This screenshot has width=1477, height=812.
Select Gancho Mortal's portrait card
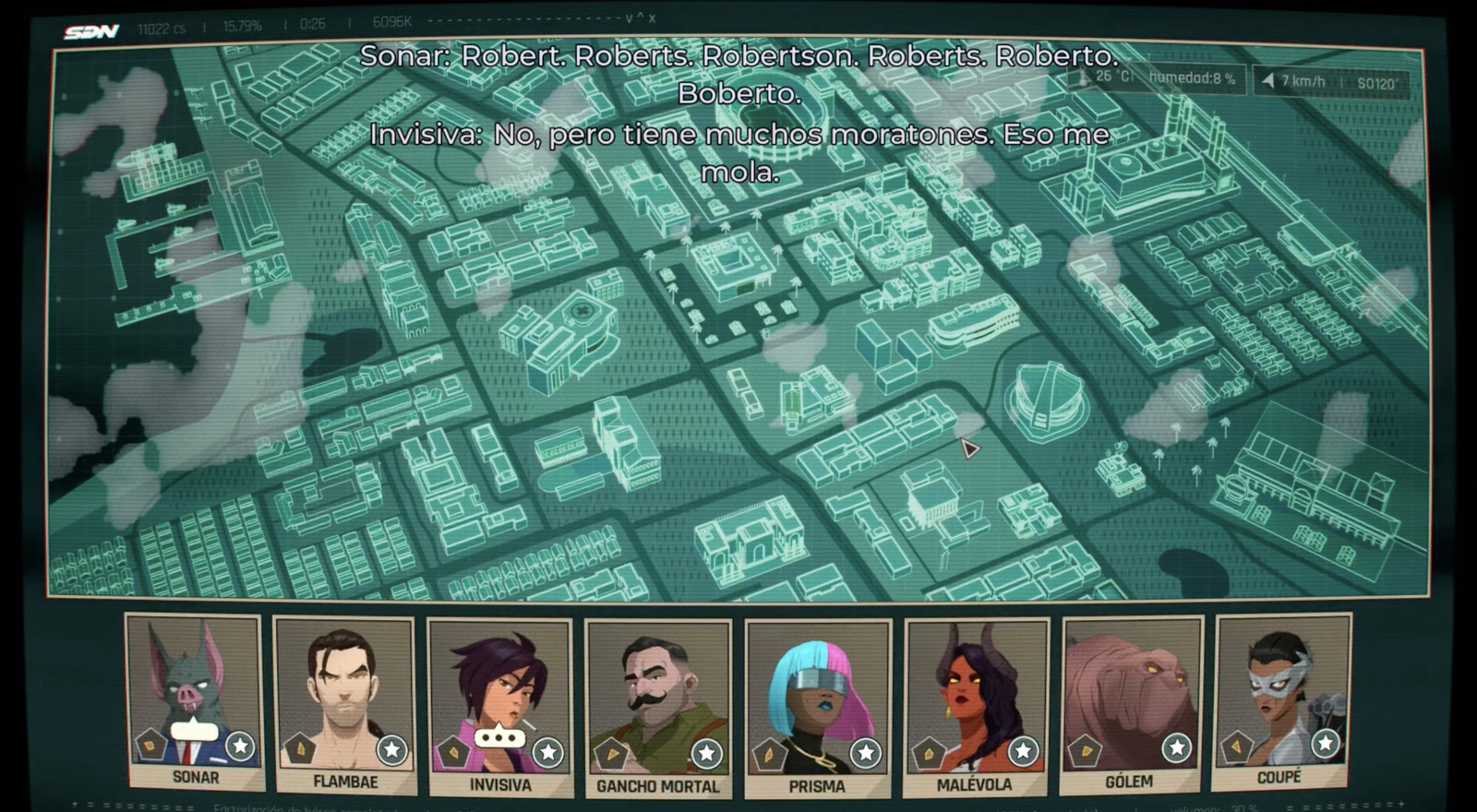[x=657, y=708]
